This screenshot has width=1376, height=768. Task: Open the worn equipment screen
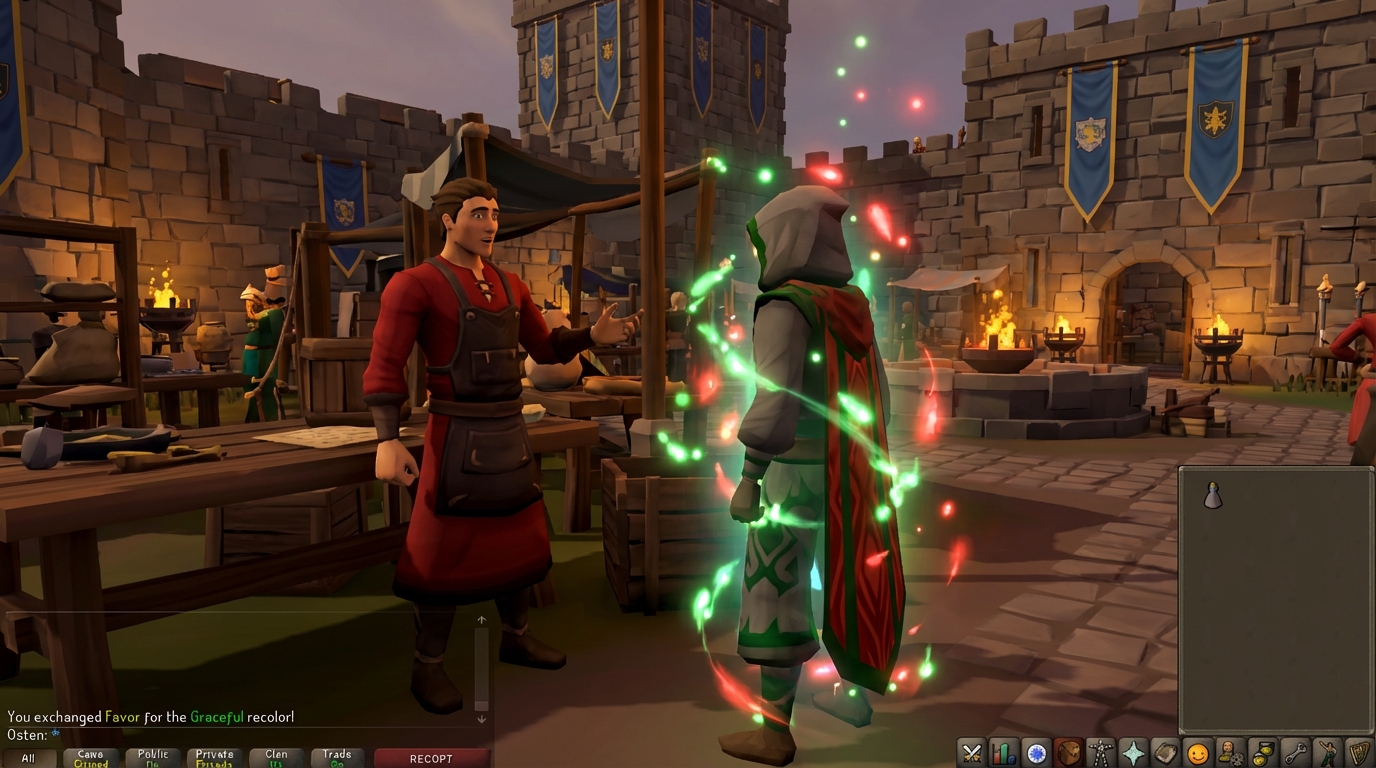(x=1100, y=755)
